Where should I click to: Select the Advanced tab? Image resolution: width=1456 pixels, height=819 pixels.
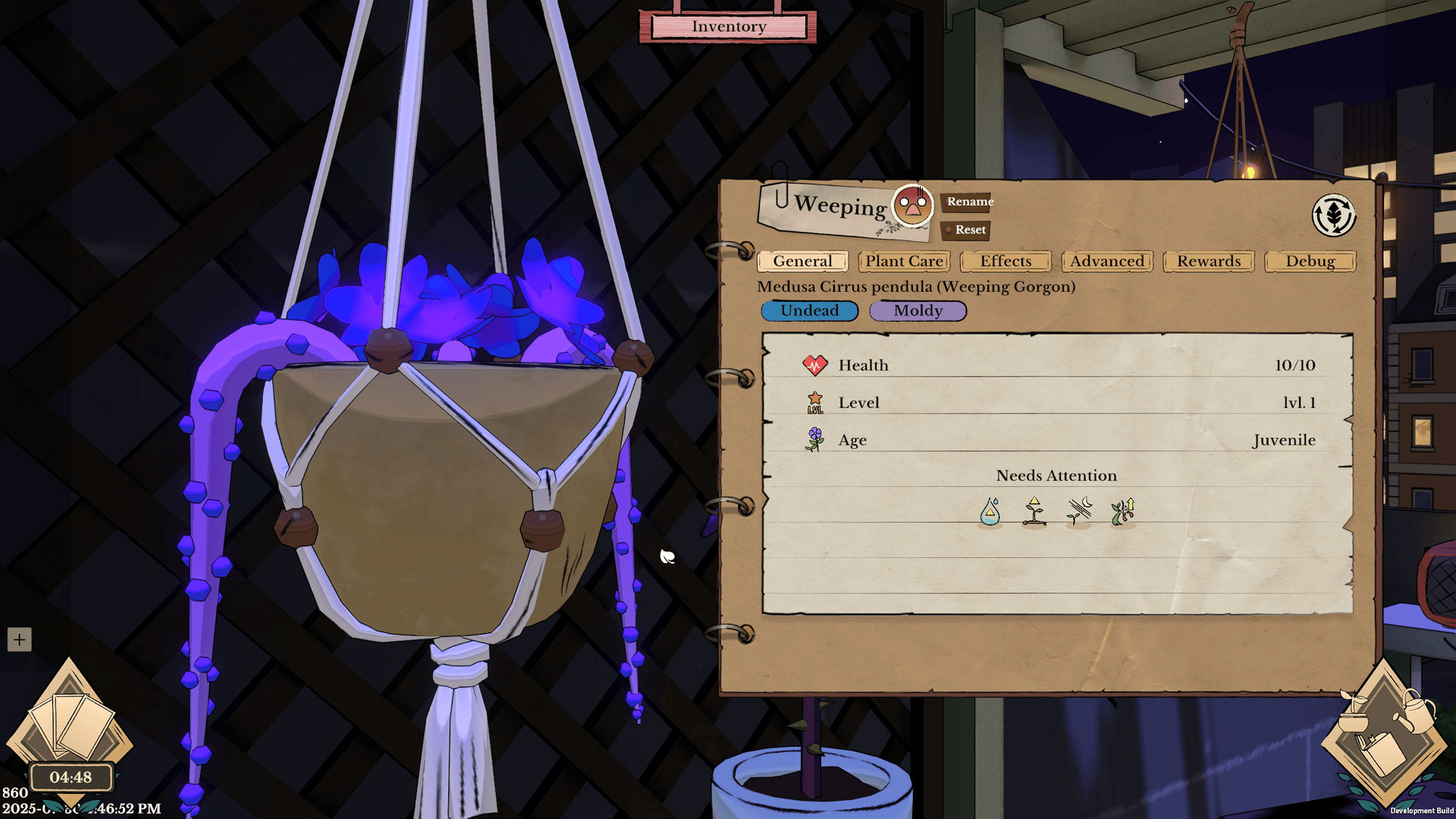tap(1107, 262)
